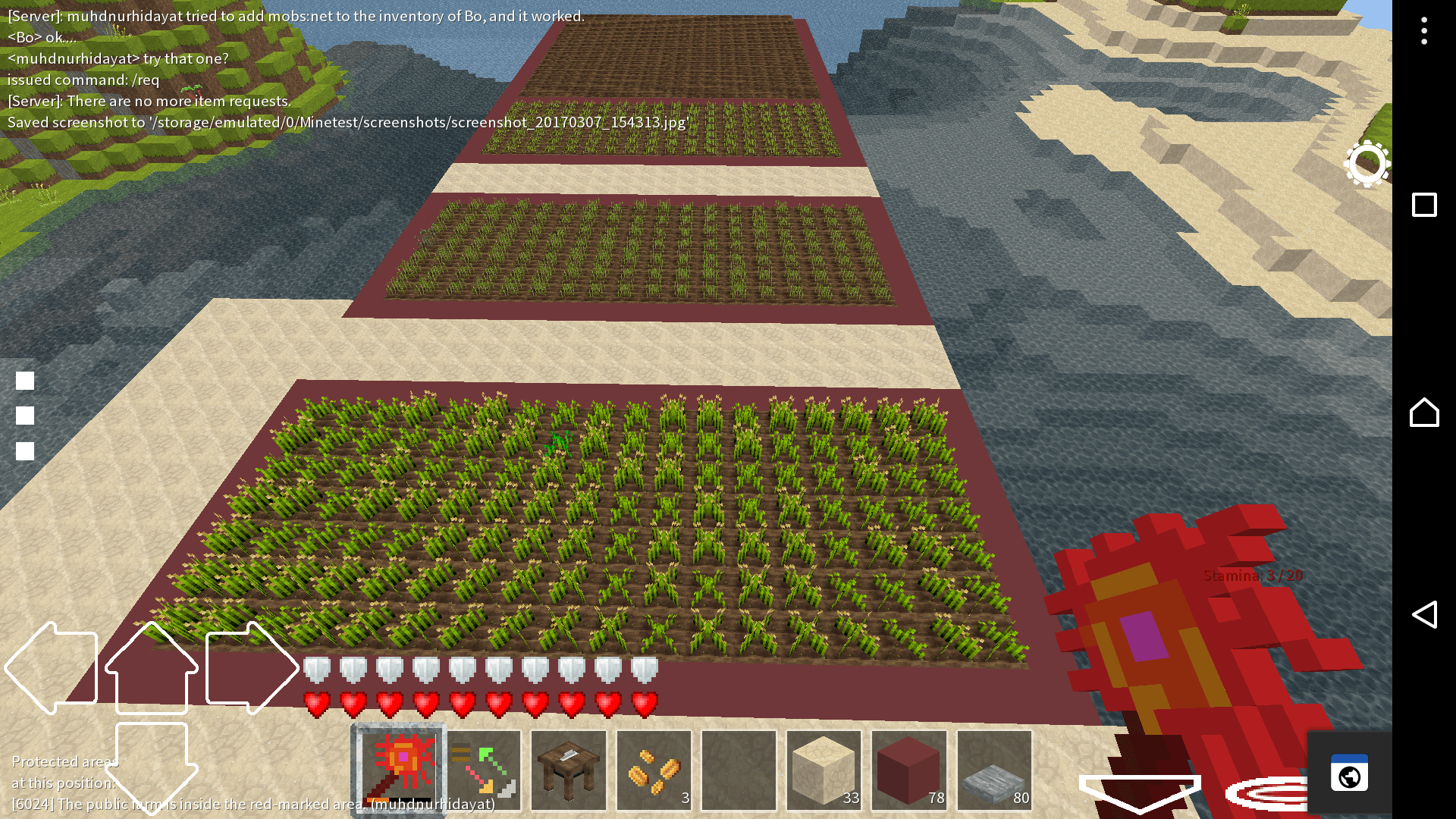Tap the topmost small white square on the left

click(26, 380)
